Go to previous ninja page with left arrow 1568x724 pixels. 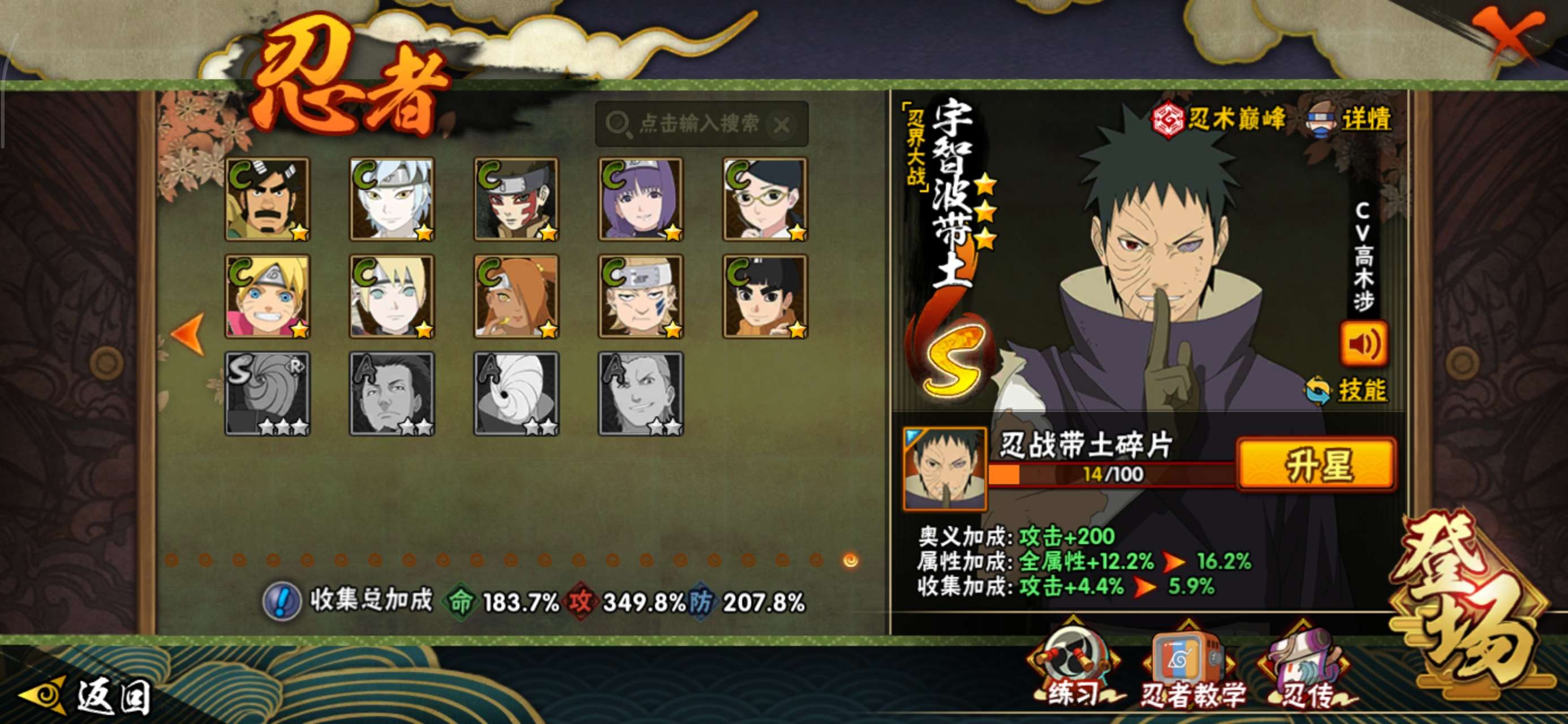189,334
